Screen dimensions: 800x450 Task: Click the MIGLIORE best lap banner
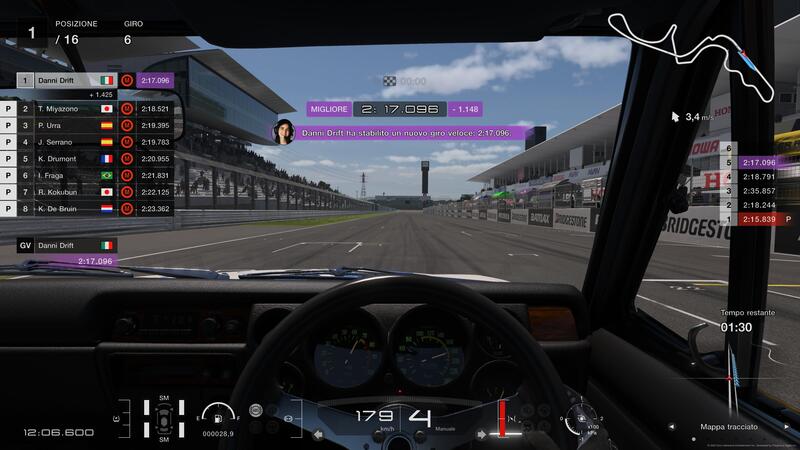pos(395,108)
